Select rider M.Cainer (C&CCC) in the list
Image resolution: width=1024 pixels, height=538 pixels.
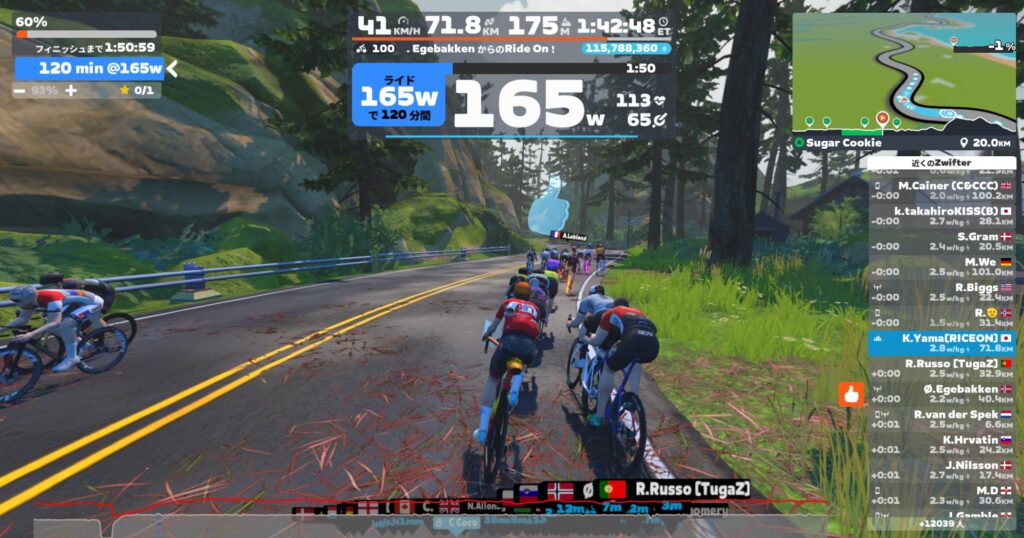(942, 190)
